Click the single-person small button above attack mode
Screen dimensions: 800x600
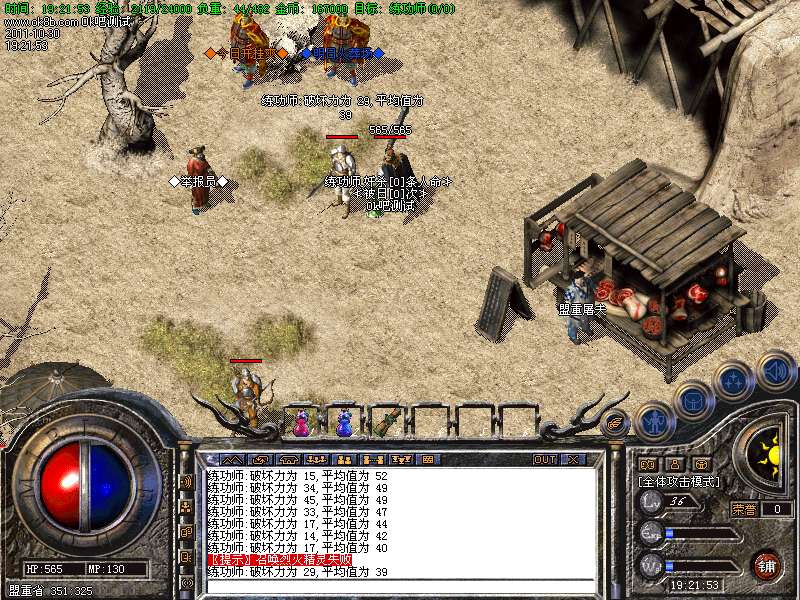(x=674, y=464)
